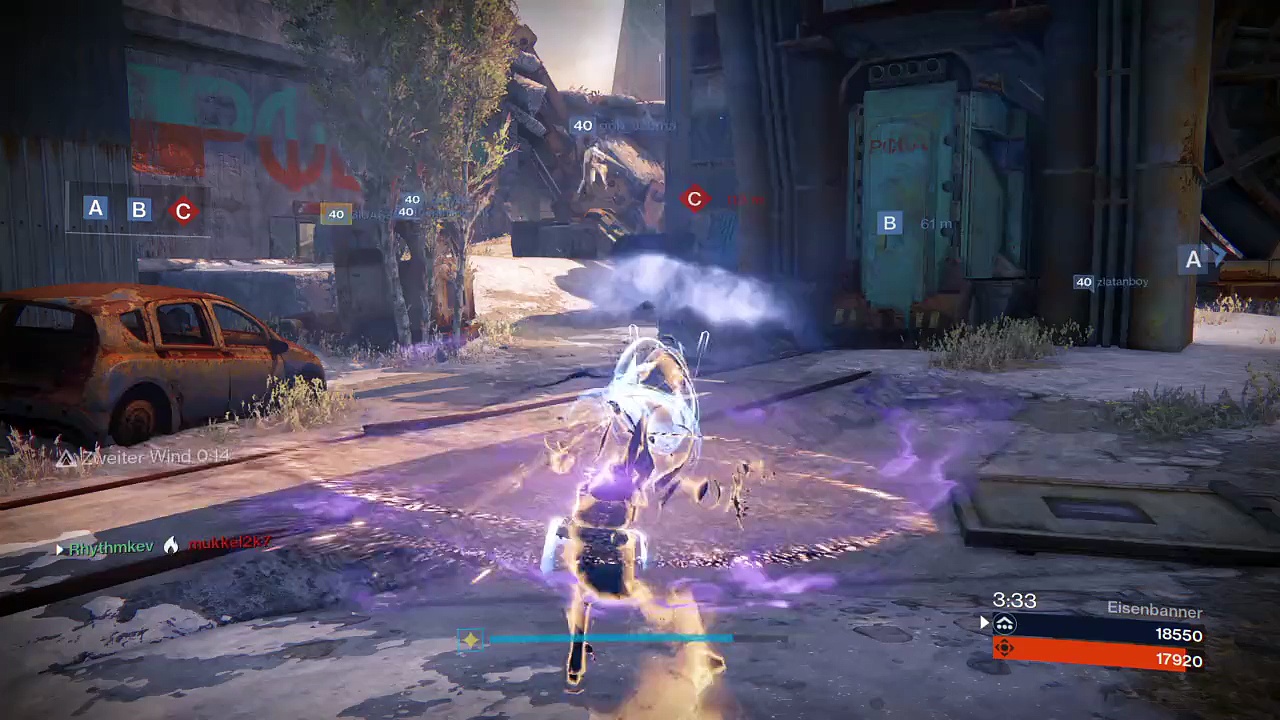The image size is (1280, 720).
Task: Click the A waypoint beside the arrow marker
Action: coord(1193,260)
